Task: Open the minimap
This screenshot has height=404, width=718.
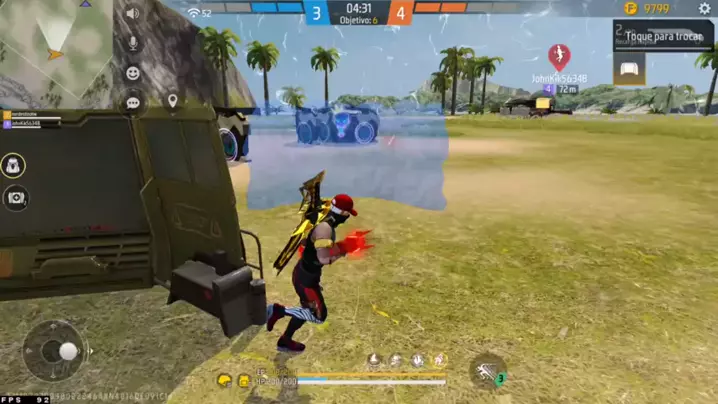Action: pos(56,48)
